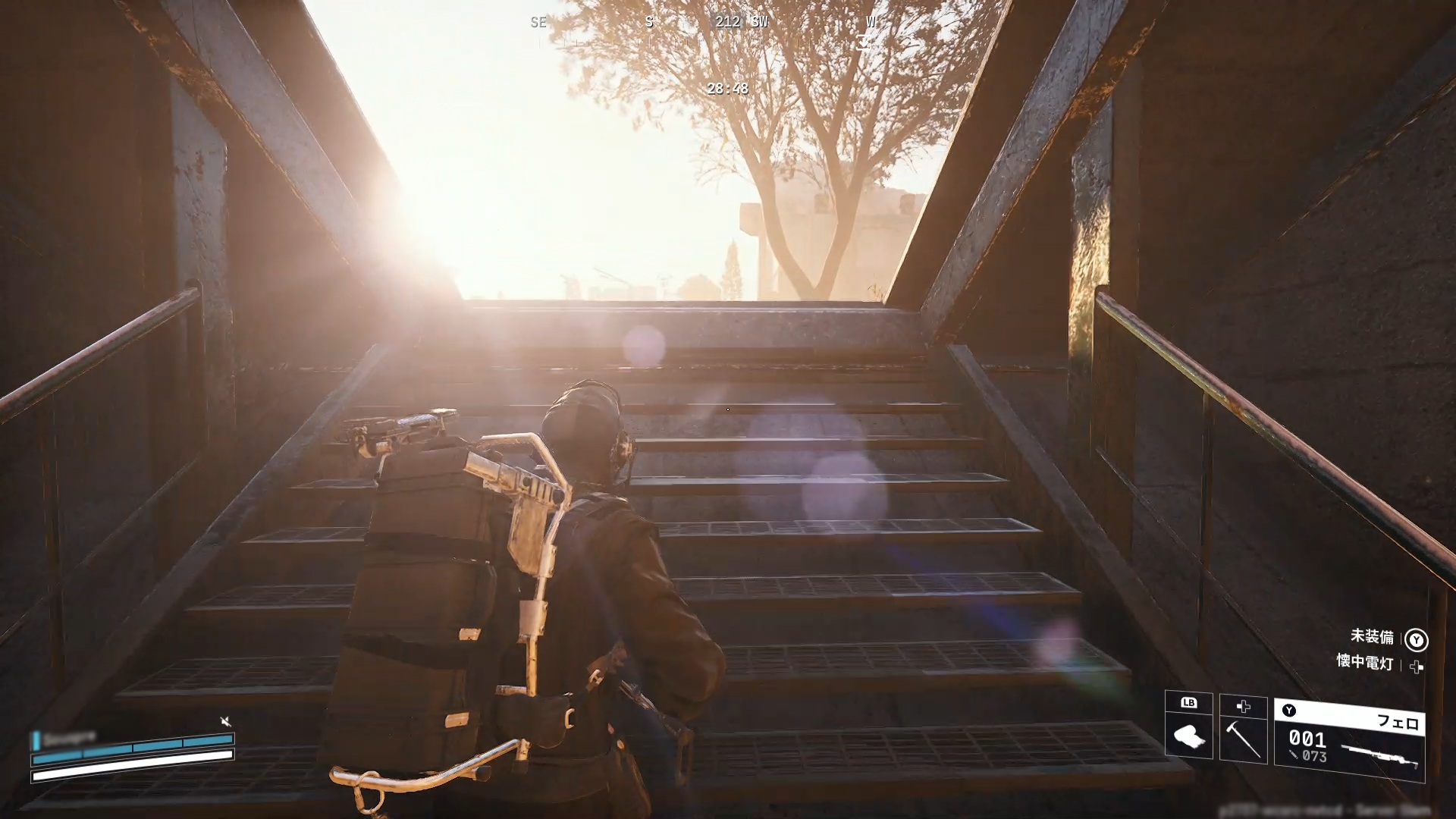The width and height of the screenshot is (1456, 819).
Task: Choose the pickaxe tool slot
Action: coord(1243,737)
